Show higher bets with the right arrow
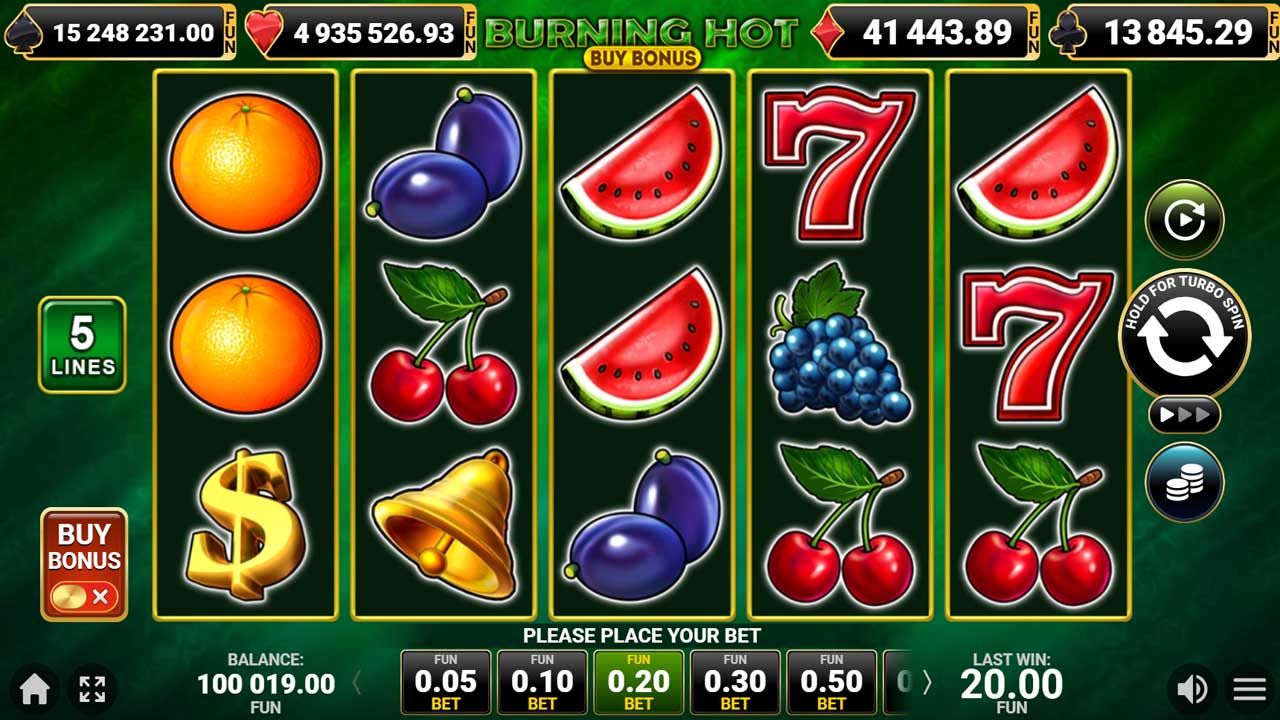 [x=927, y=683]
